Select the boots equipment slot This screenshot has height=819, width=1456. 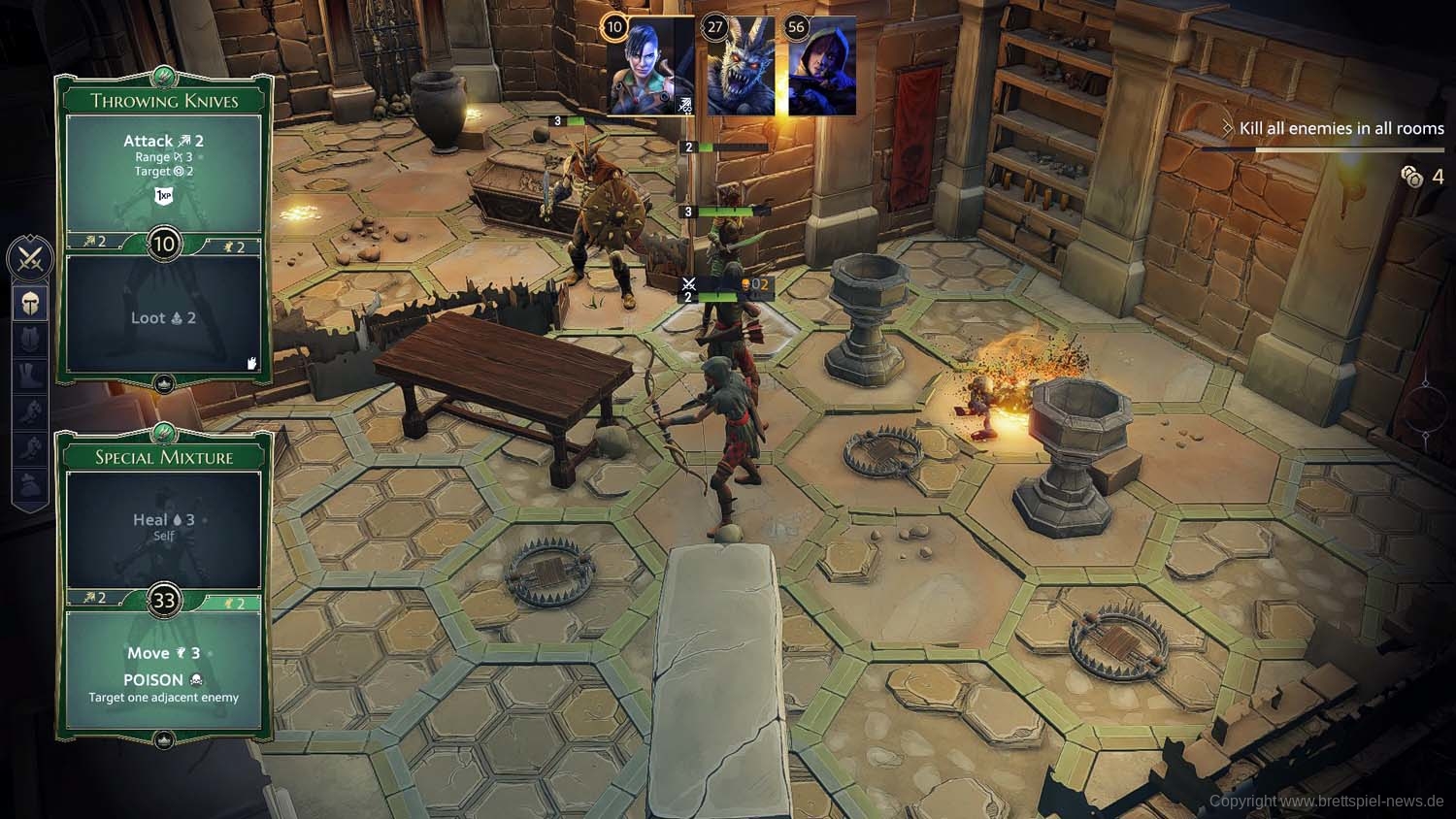[30, 376]
